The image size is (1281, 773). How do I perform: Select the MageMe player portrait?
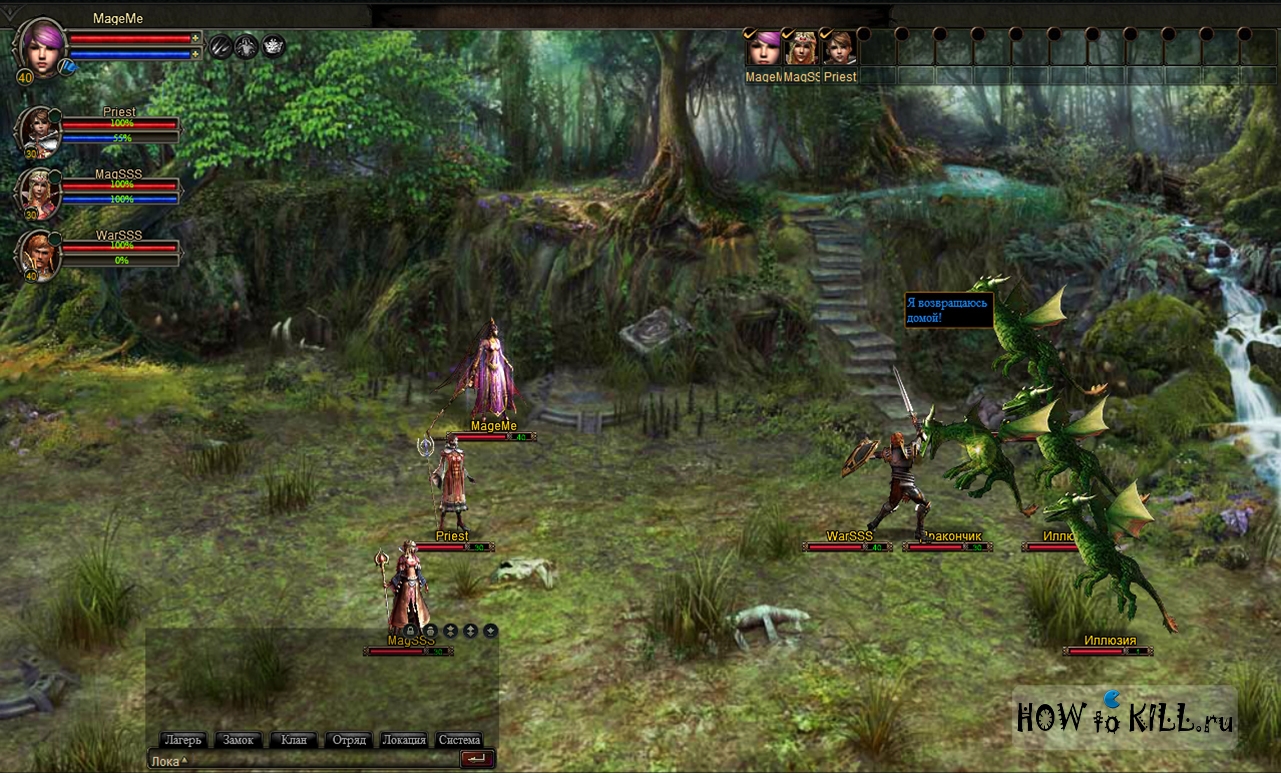pos(42,45)
